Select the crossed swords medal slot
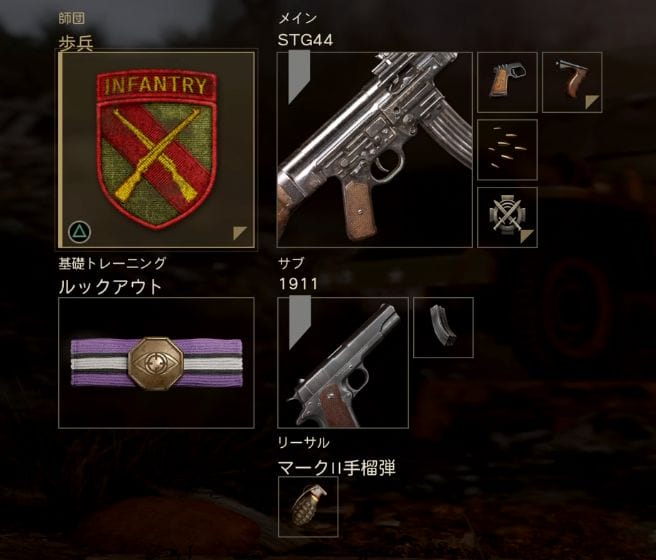 507,216
